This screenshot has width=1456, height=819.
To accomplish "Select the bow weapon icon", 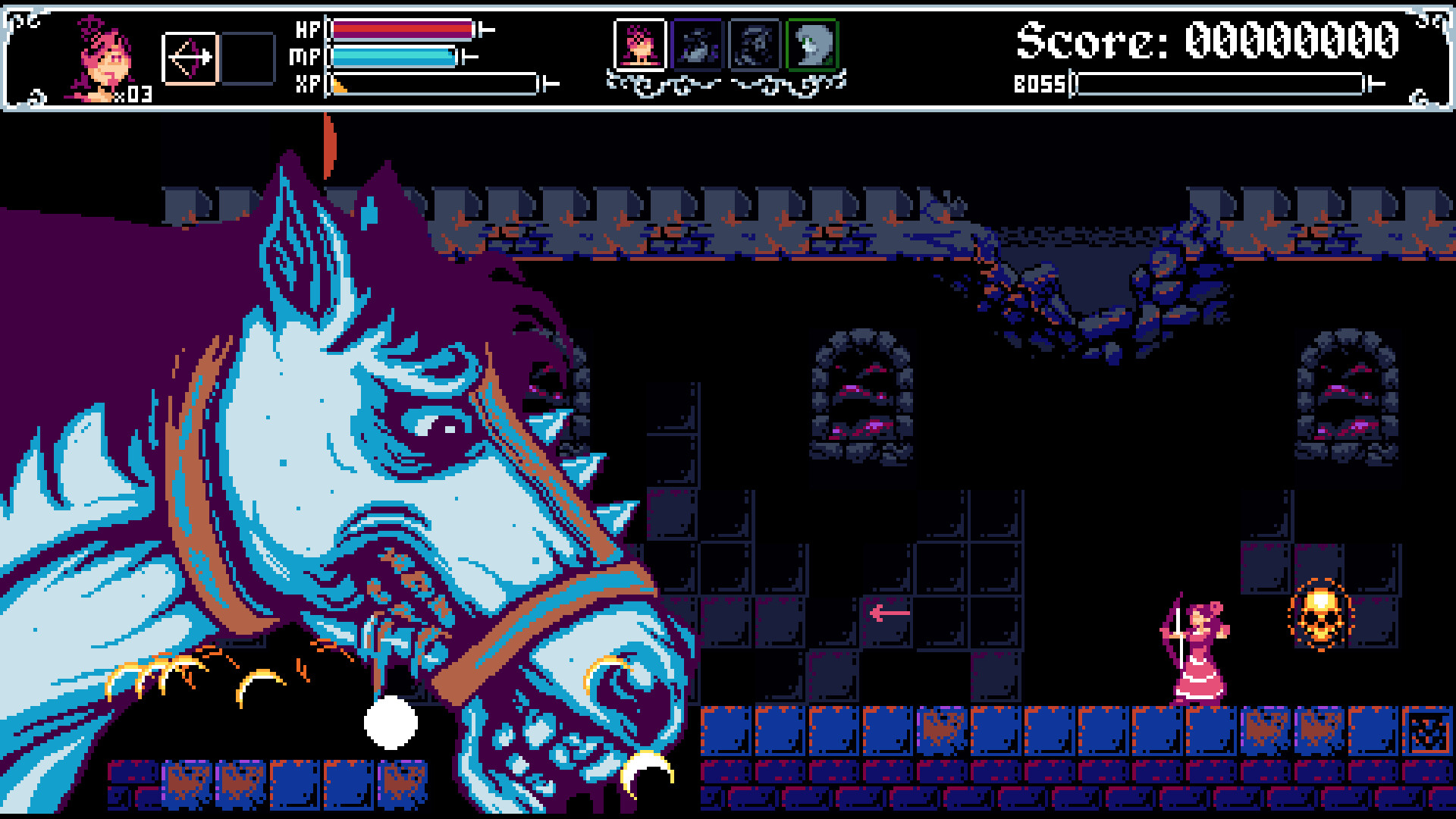I will coord(188,58).
